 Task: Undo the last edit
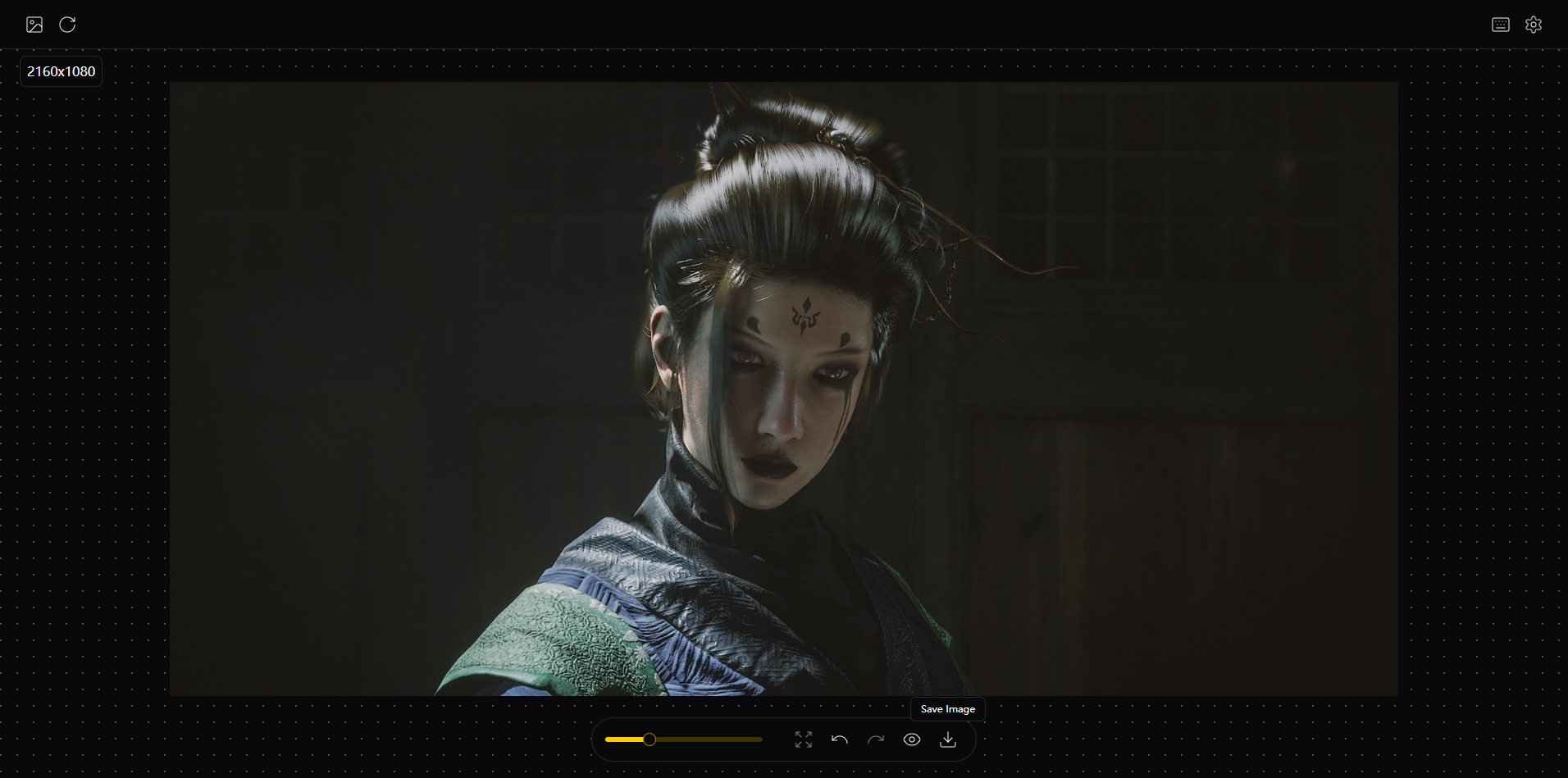tap(839, 739)
